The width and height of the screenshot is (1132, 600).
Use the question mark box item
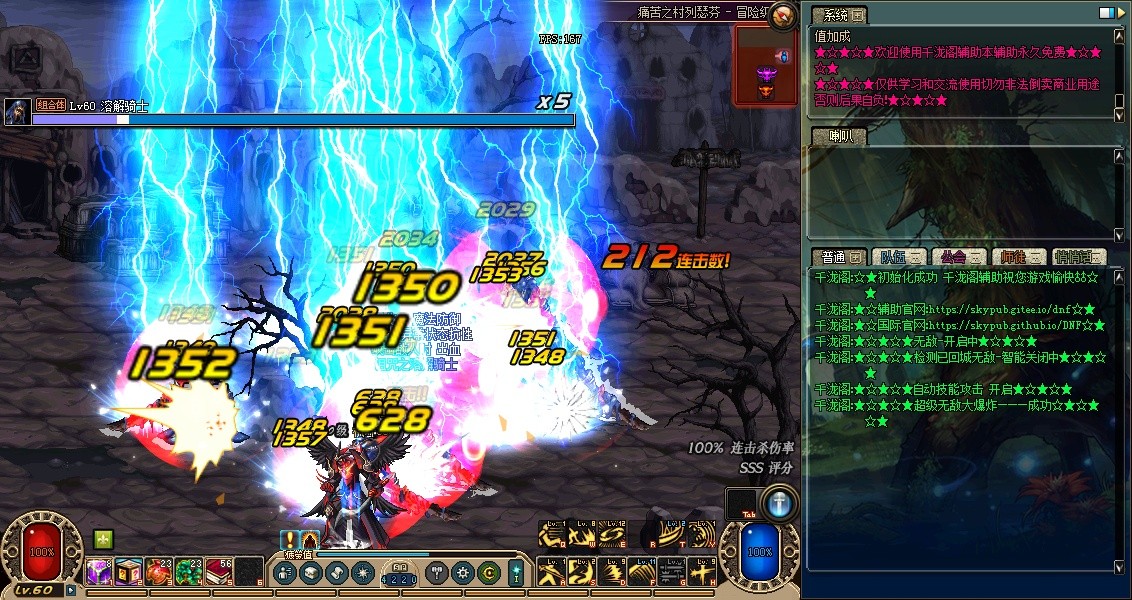pos(128,572)
